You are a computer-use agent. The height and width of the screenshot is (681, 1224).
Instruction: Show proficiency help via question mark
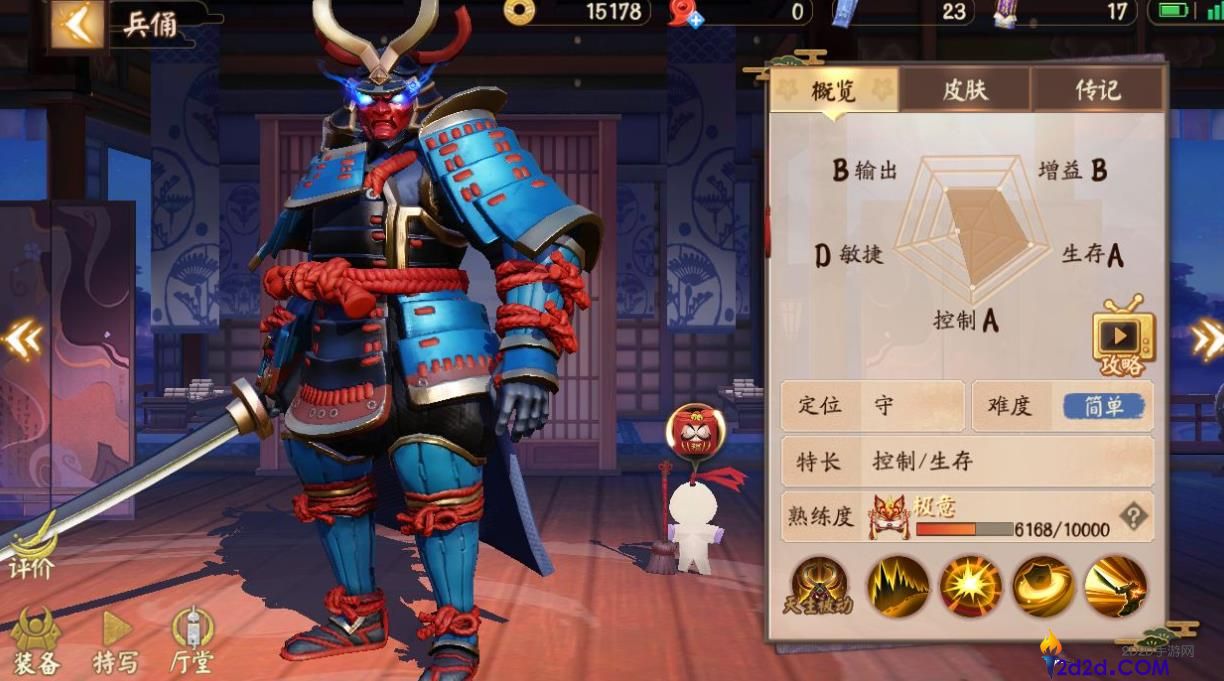point(1133,516)
